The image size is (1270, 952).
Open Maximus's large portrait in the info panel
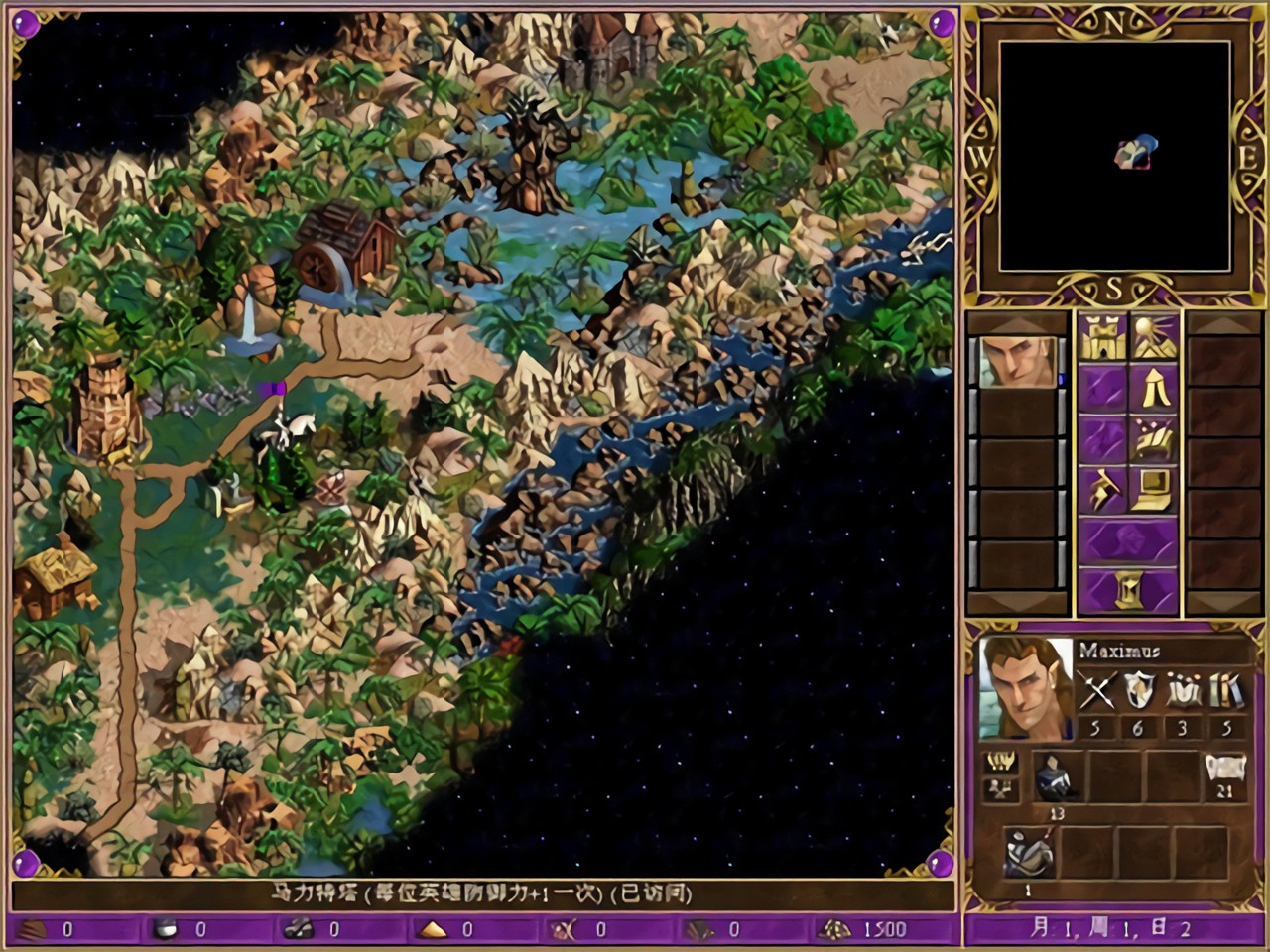pos(1025,688)
